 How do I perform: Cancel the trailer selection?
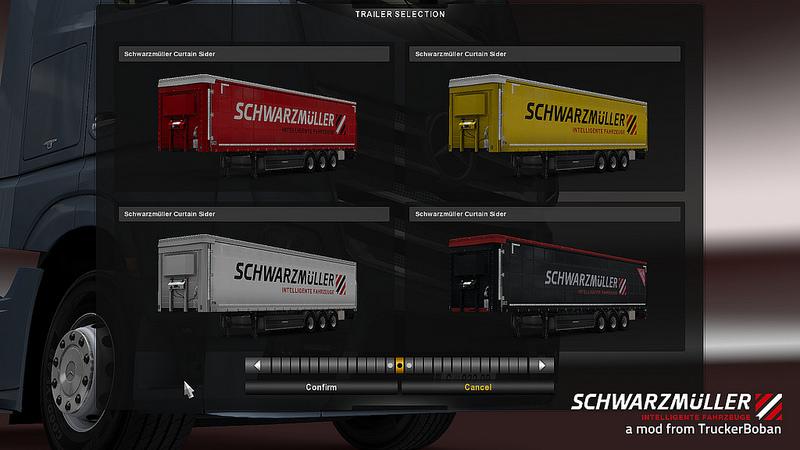[478, 387]
